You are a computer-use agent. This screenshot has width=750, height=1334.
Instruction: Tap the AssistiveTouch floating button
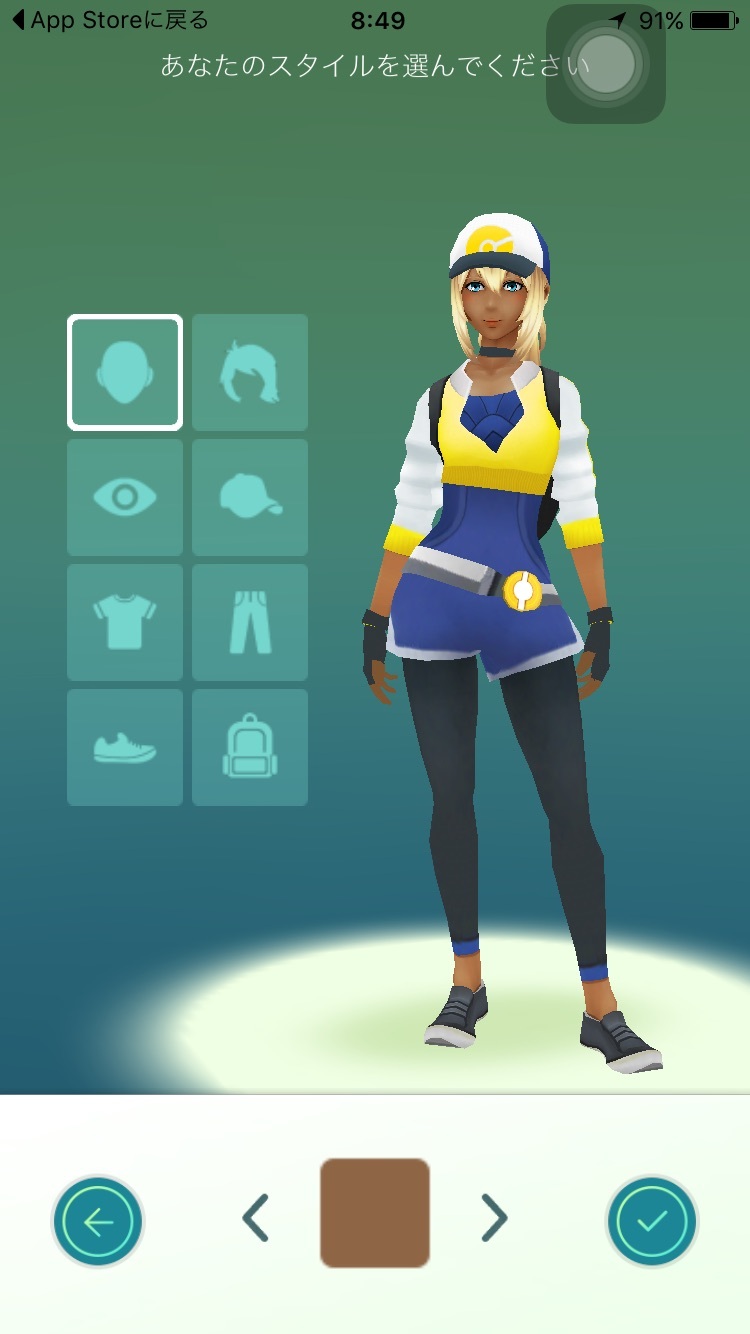click(606, 64)
